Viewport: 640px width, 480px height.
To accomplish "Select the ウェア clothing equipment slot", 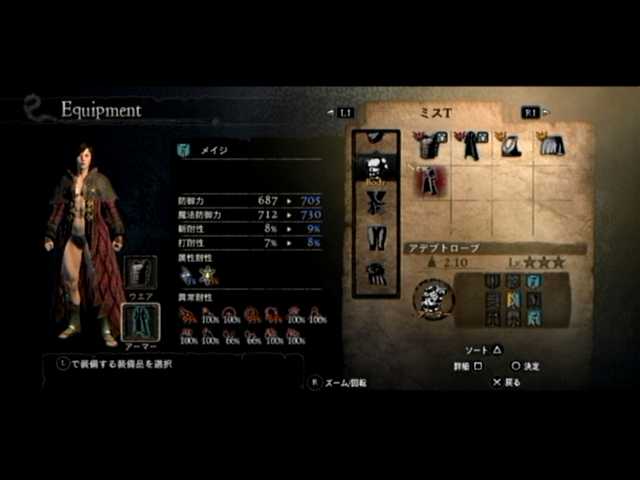I will pos(140,274).
